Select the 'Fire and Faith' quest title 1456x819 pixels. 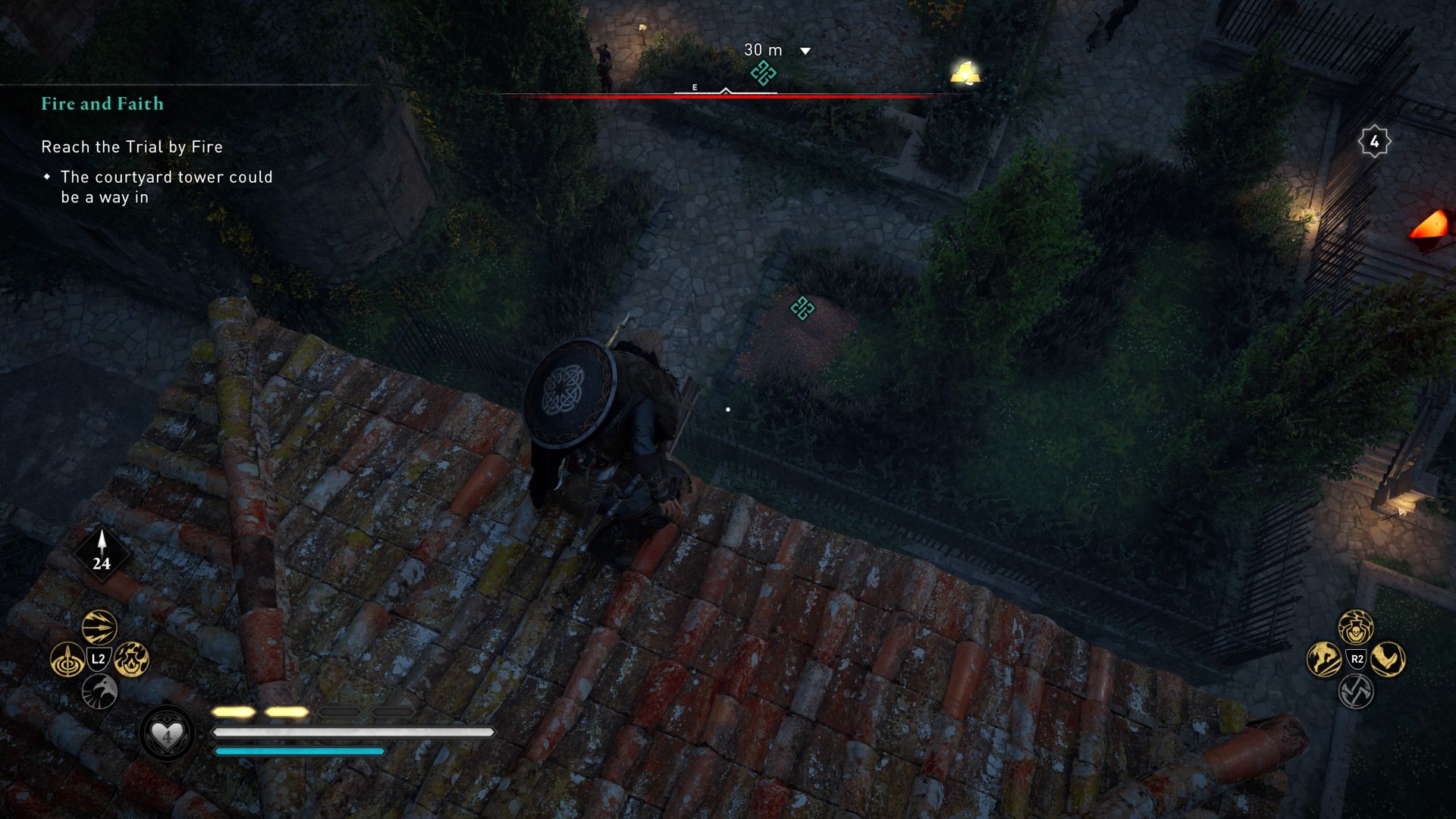pyautogui.click(x=102, y=104)
